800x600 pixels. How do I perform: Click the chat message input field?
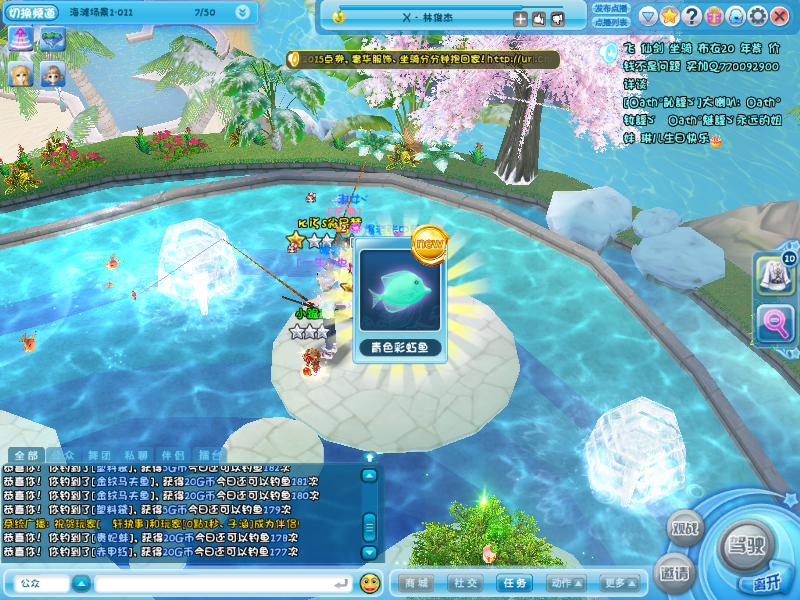pos(220,582)
